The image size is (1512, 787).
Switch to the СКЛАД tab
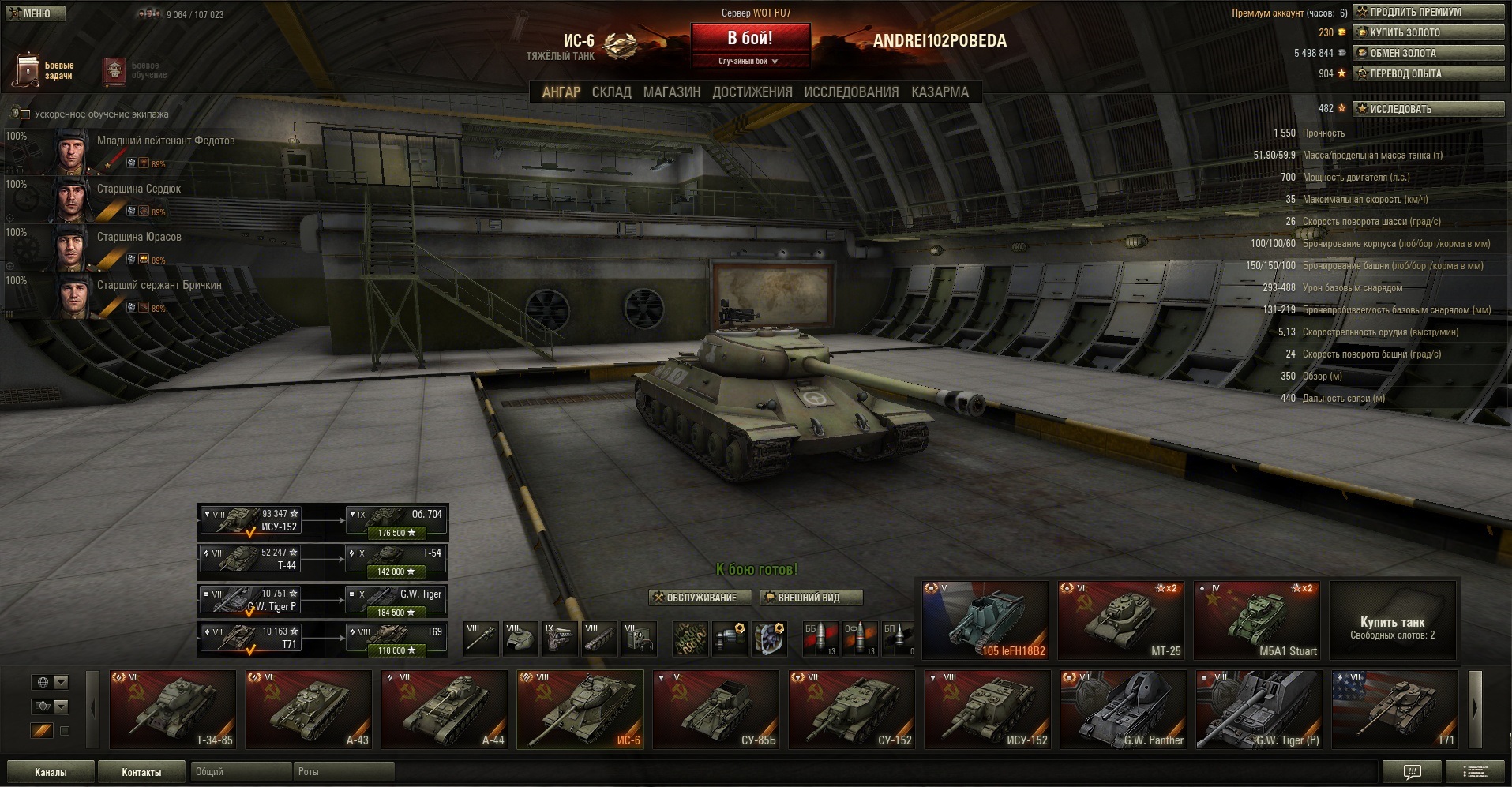[611, 92]
